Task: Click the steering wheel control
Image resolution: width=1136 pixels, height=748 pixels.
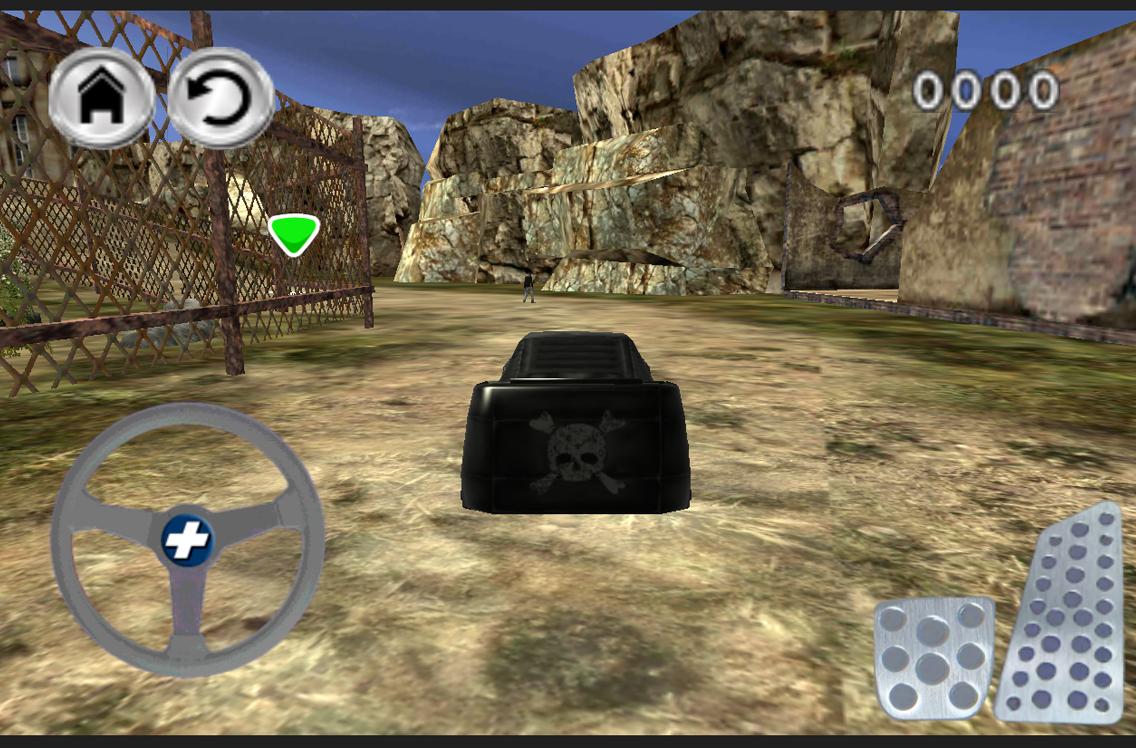Action: (187, 540)
